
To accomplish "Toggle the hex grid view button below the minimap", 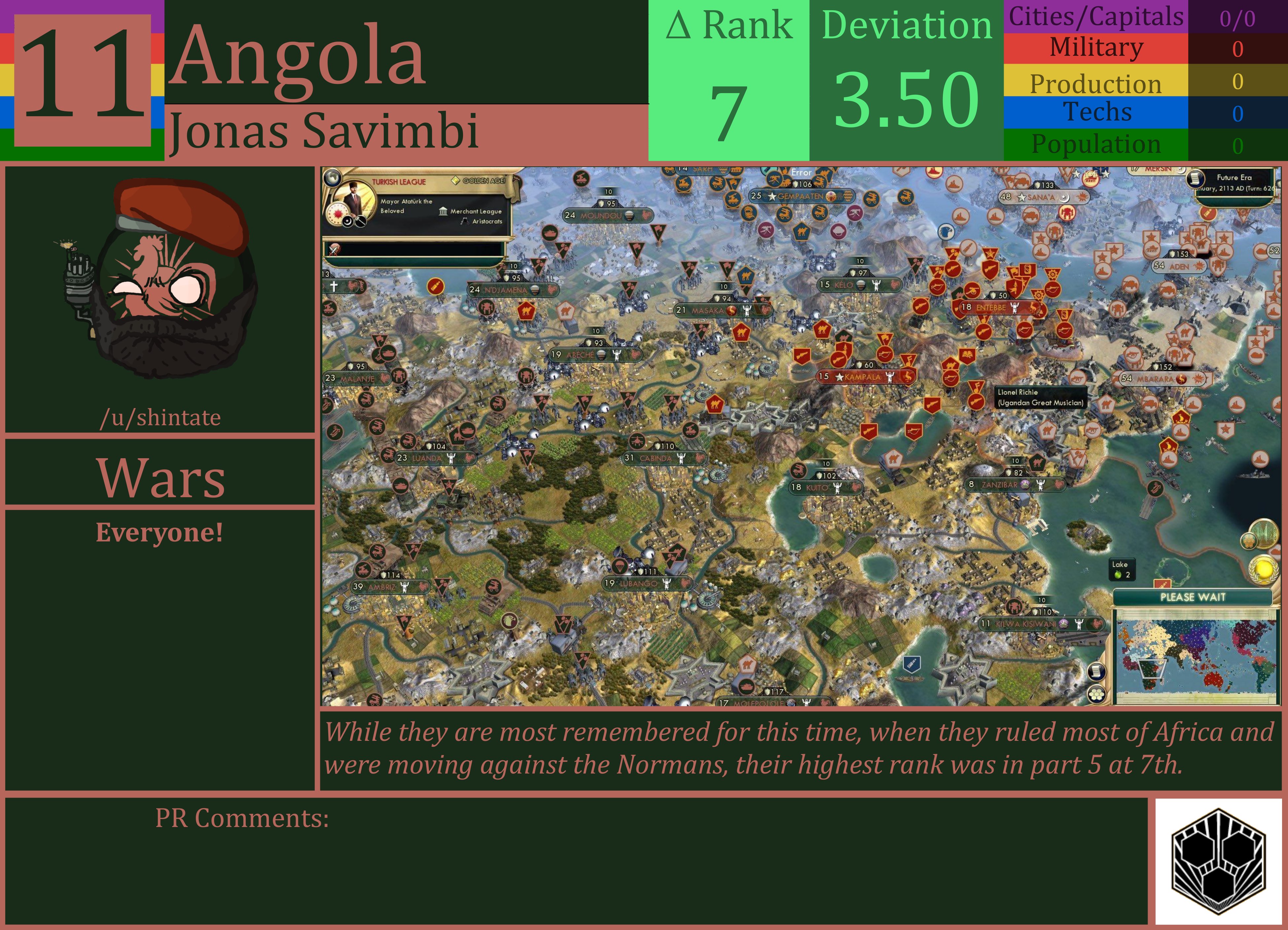I will [1097, 696].
